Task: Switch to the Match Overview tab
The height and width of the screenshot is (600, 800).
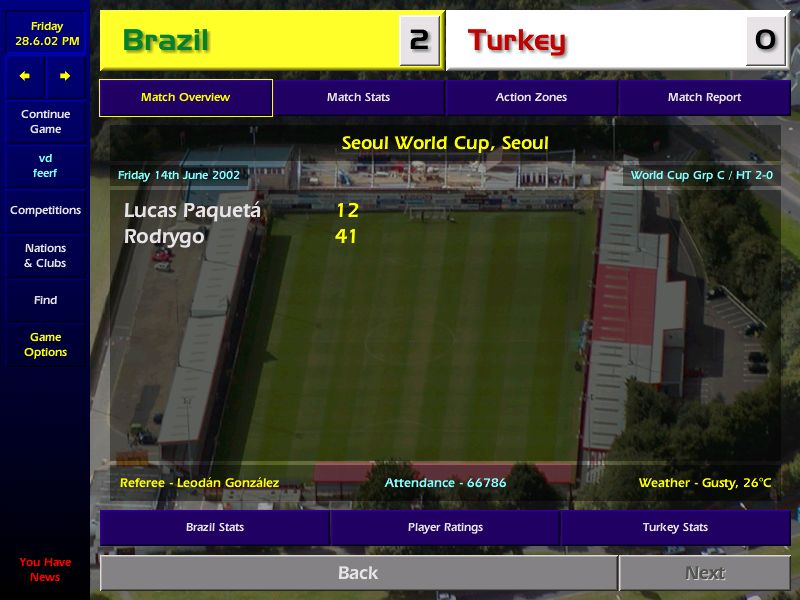Action: click(x=186, y=98)
